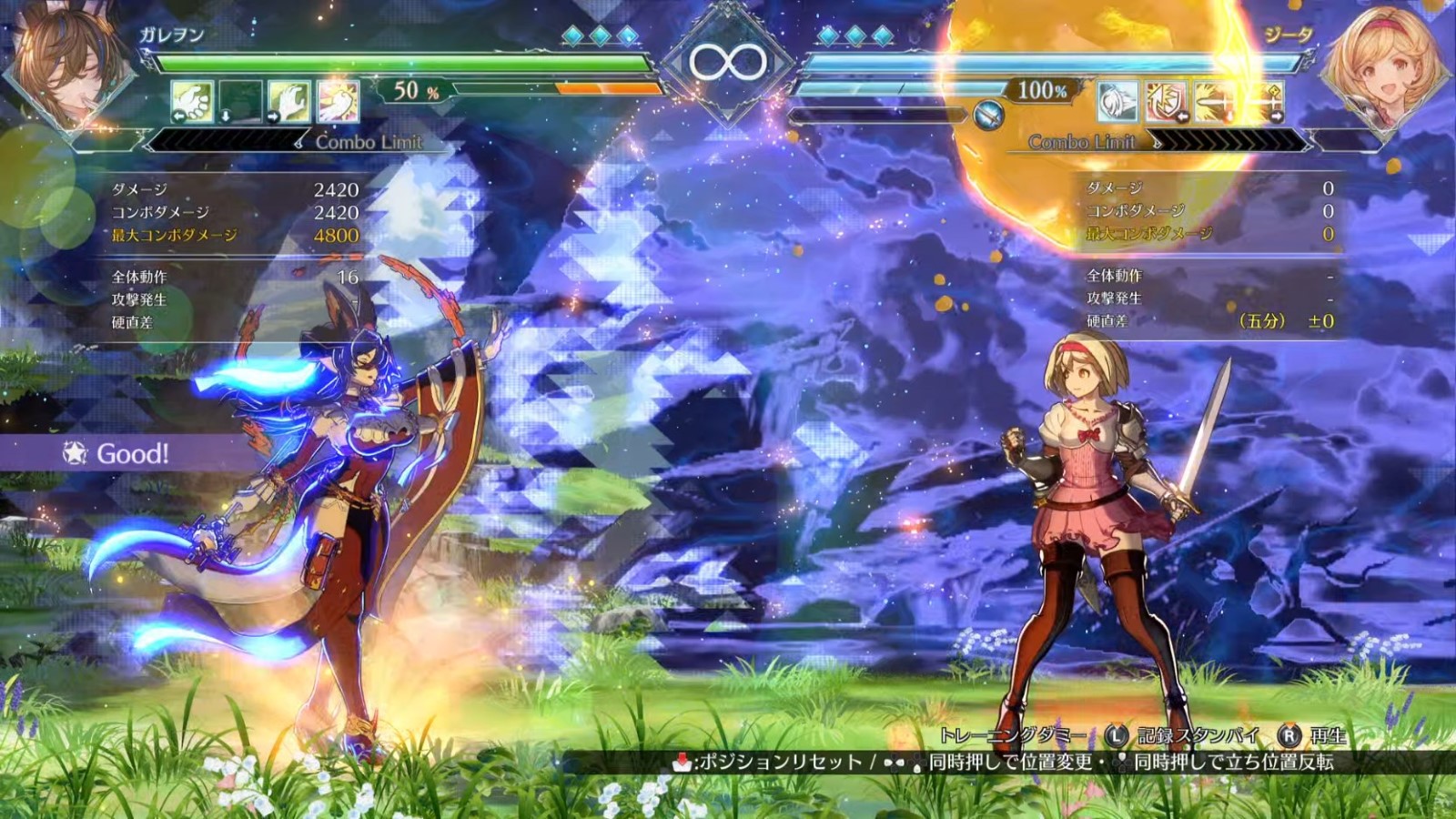
Task: Select Galleon's right-arrow grasping hand skill icon
Action: [x=288, y=101]
